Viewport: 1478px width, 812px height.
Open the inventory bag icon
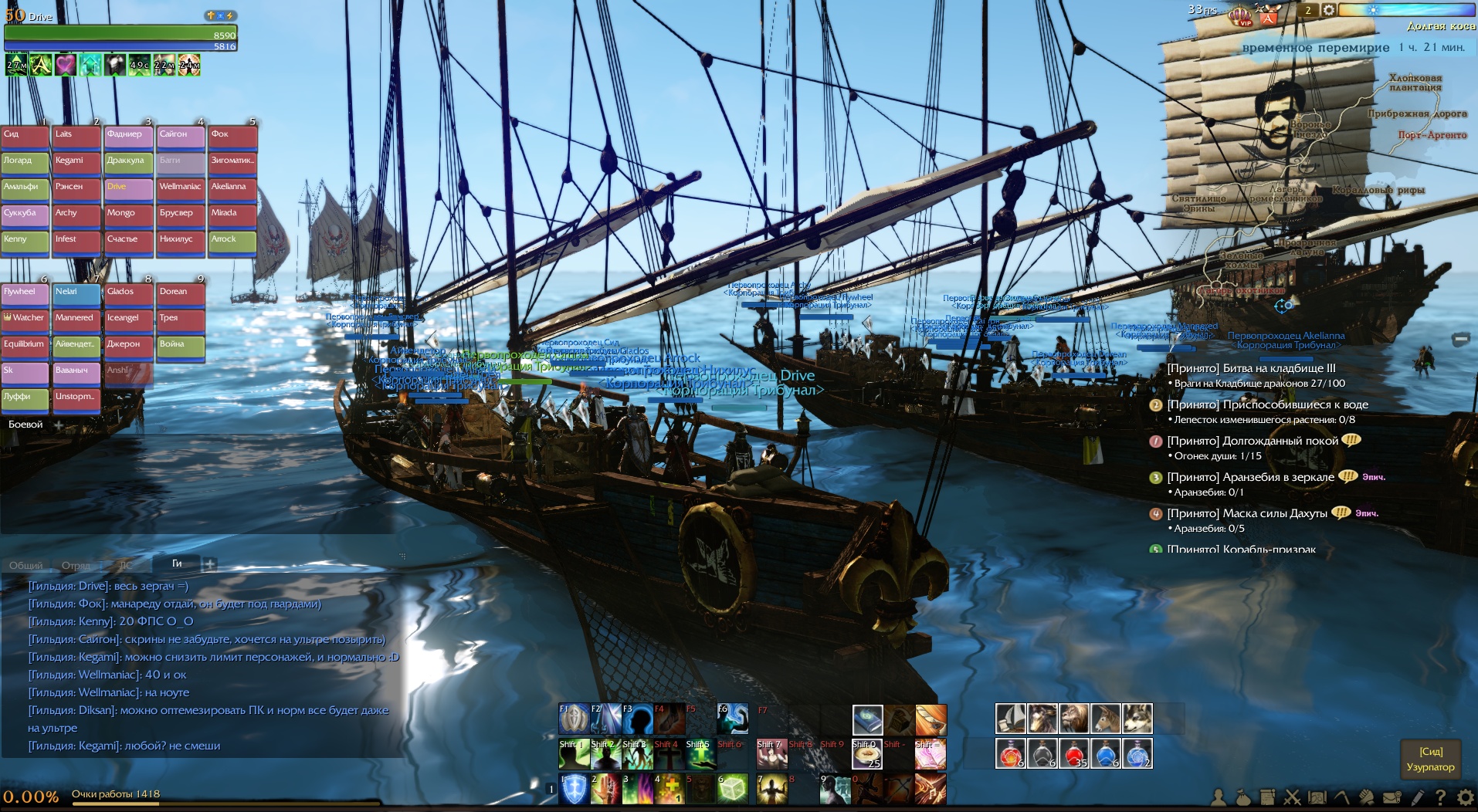[1242, 797]
